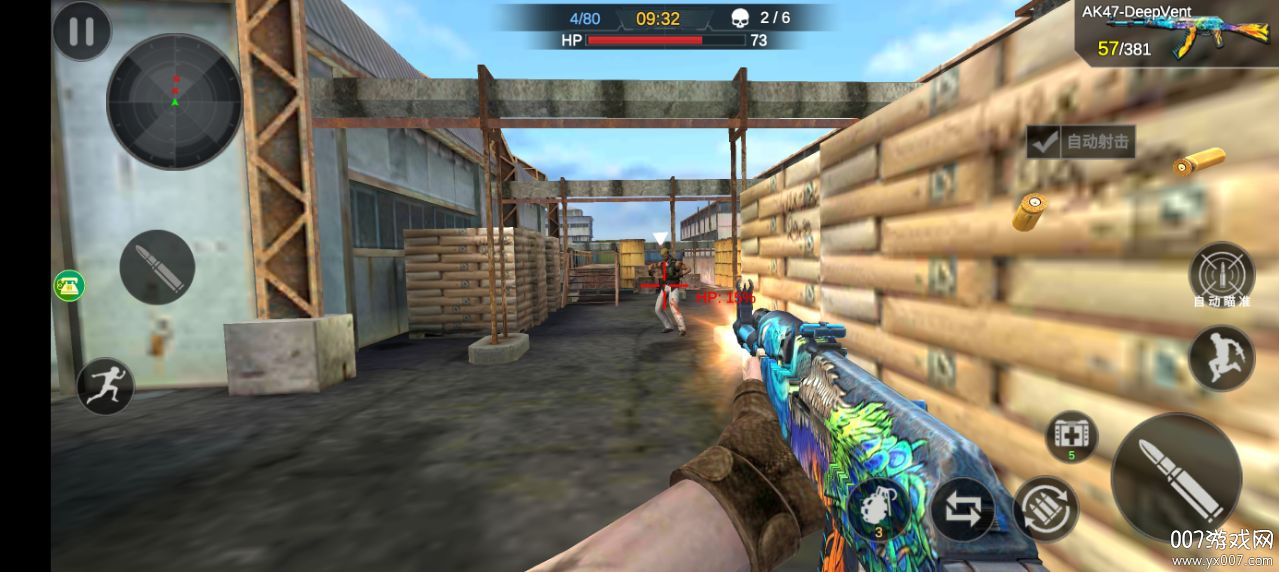Select the AK47-DeepVent weapon panel
The height and width of the screenshot is (572, 1279).
[1178, 34]
